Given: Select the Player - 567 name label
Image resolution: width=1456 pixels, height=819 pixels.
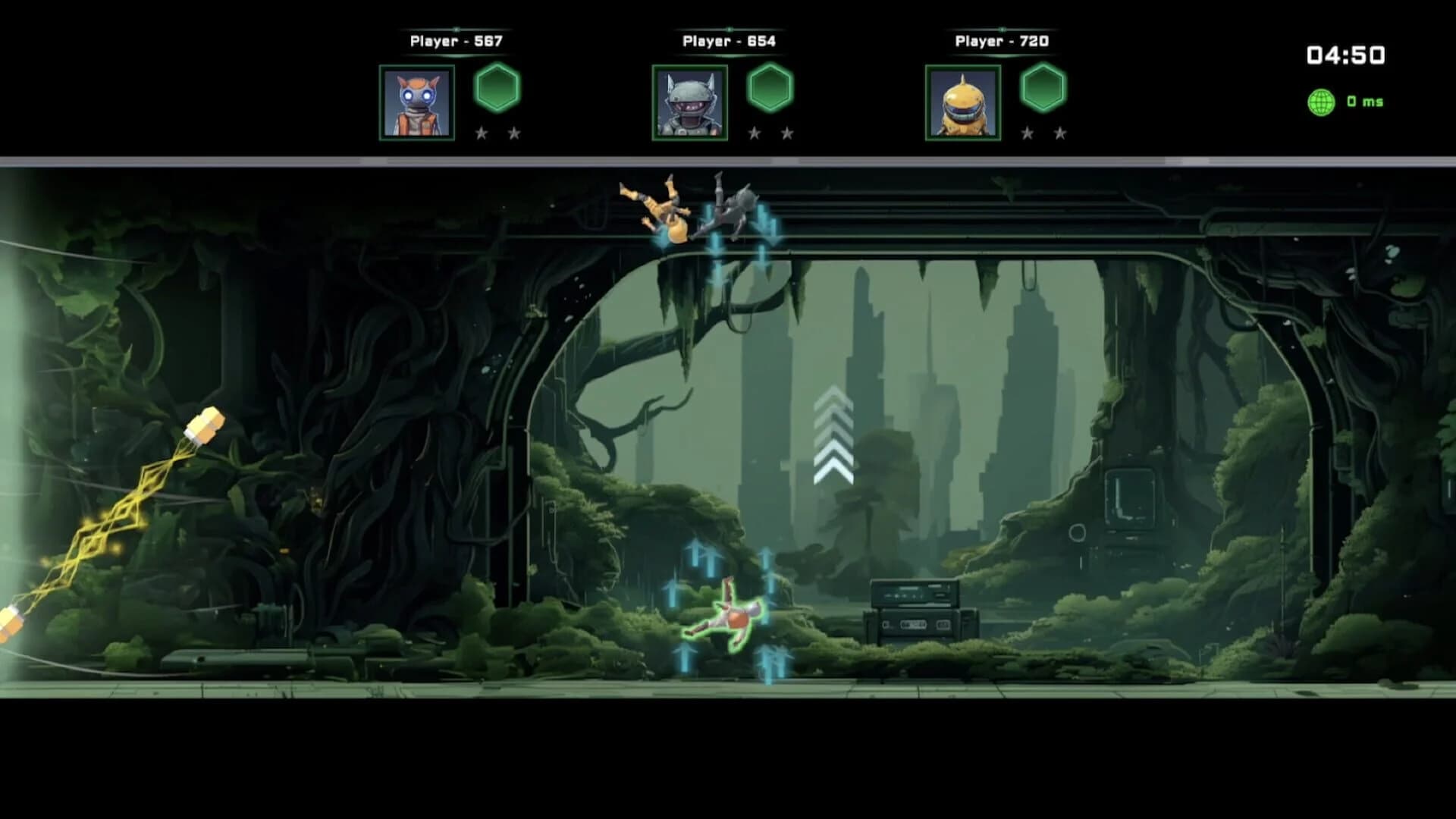Looking at the screenshot, I should coord(455,39).
